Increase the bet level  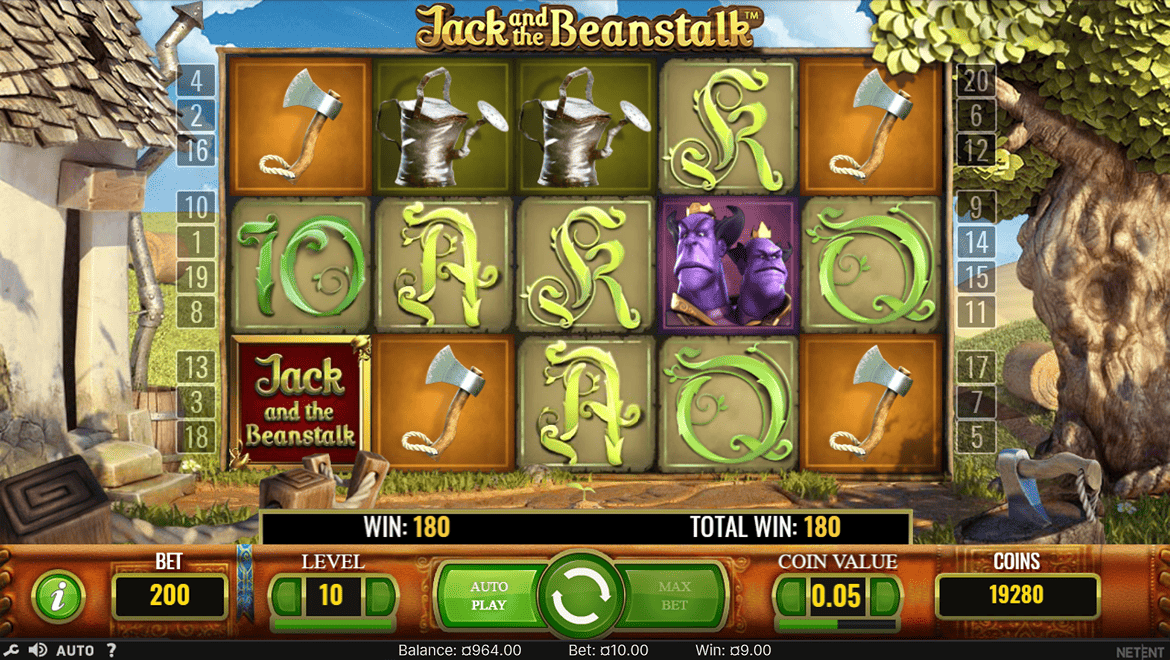(x=380, y=597)
